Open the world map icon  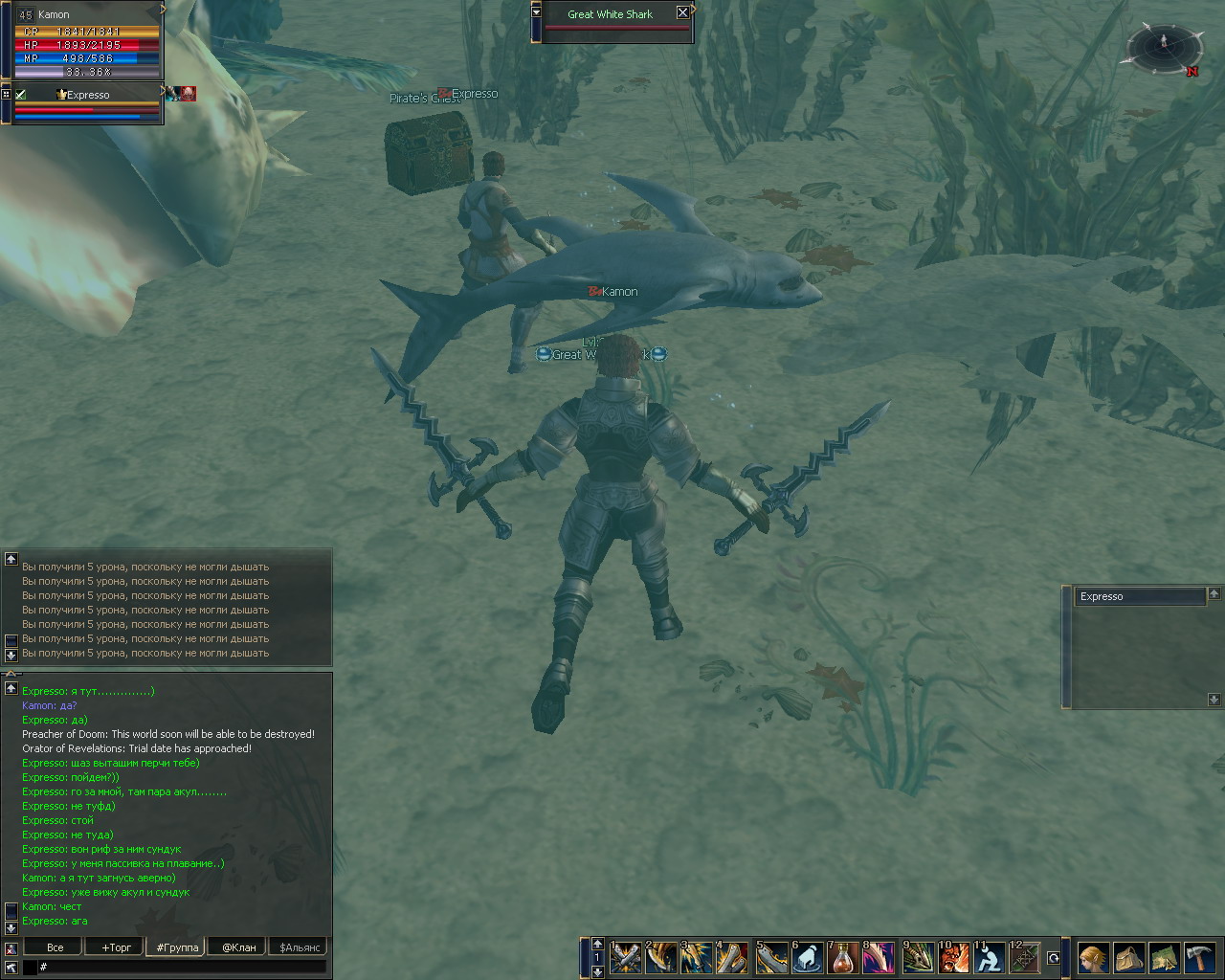point(1164,957)
